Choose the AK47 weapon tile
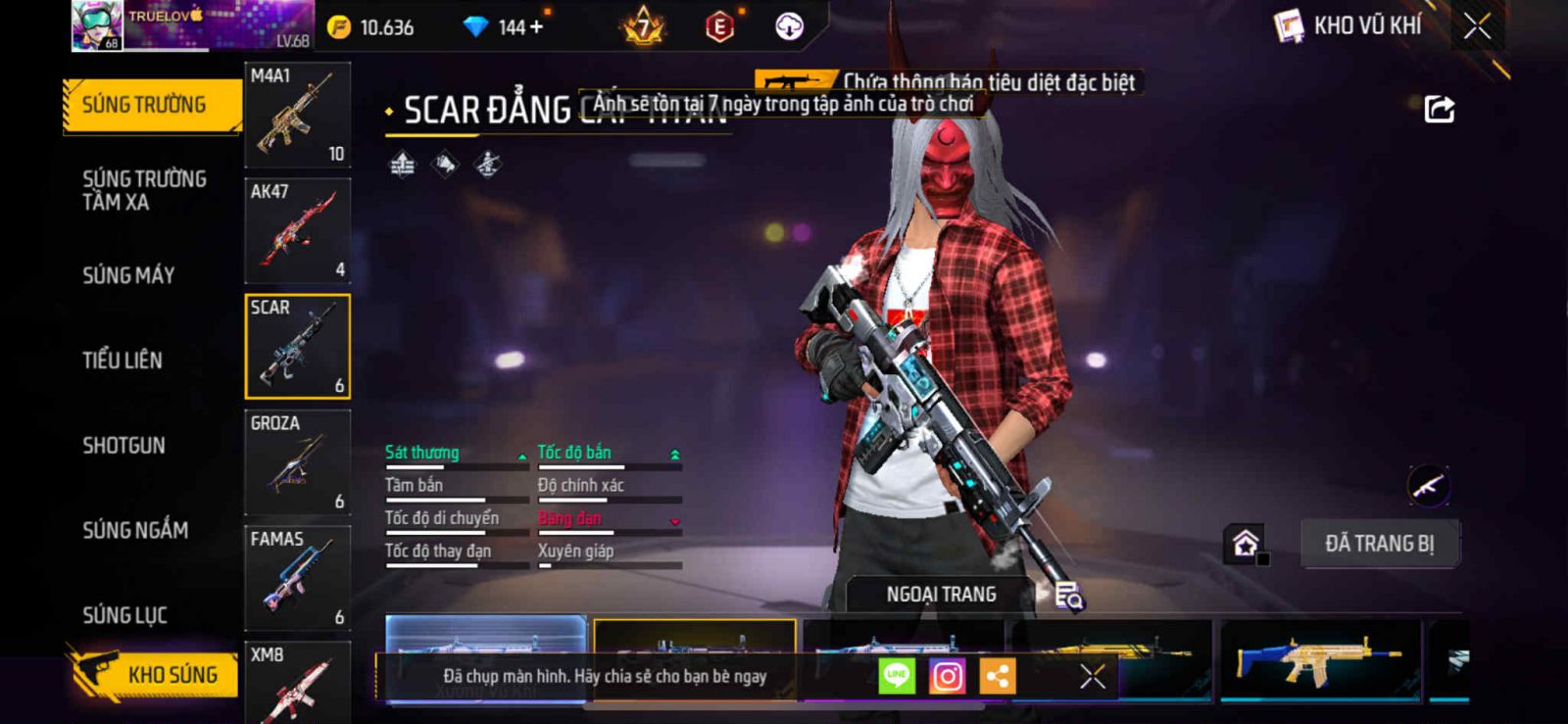The height and width of the screenshot is (724, 1568). (x=297, y=231)
